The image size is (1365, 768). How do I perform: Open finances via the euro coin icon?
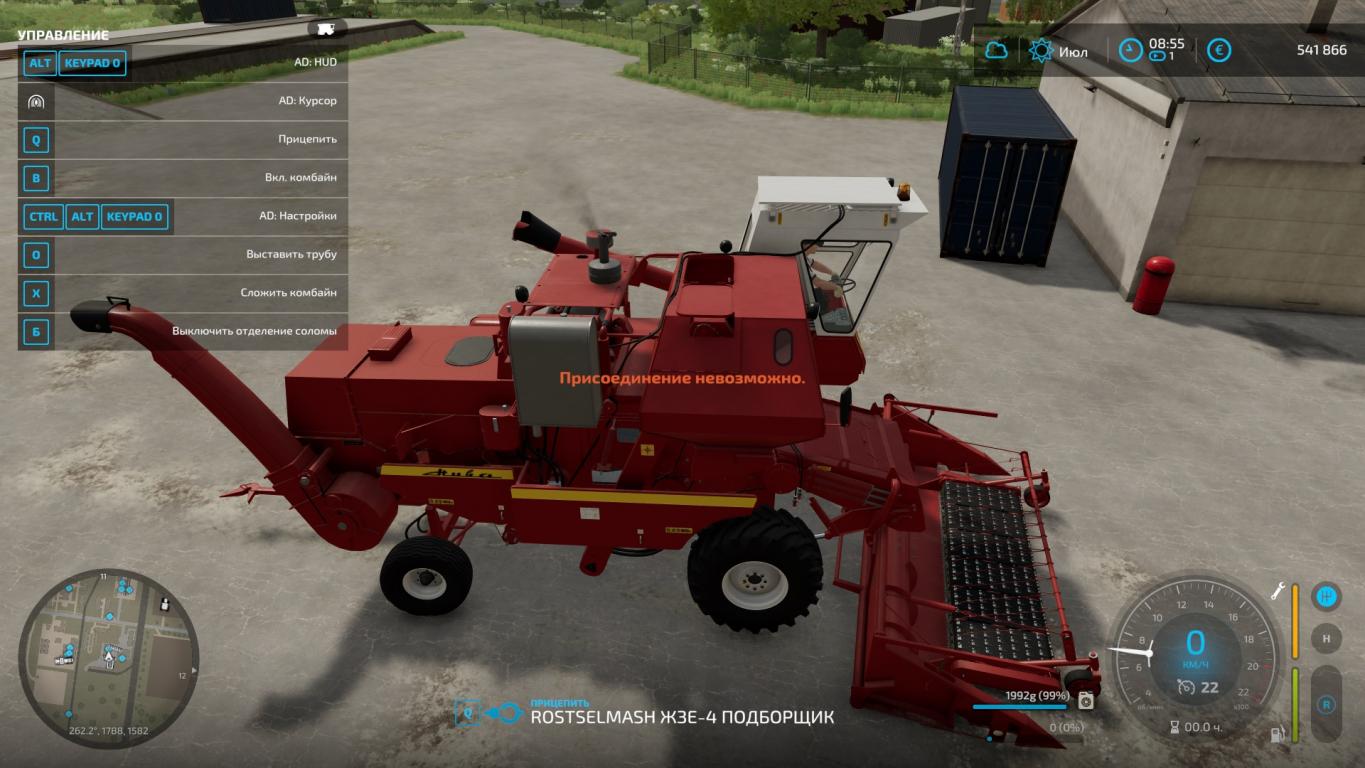point(1218,50)
